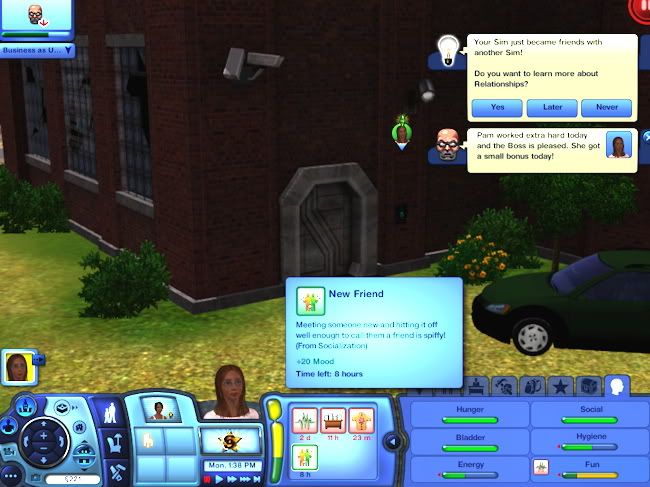The image size is (650, 487).
Task: Choose Later on the Relationships prompt
Action: click(x=552, y=107)
